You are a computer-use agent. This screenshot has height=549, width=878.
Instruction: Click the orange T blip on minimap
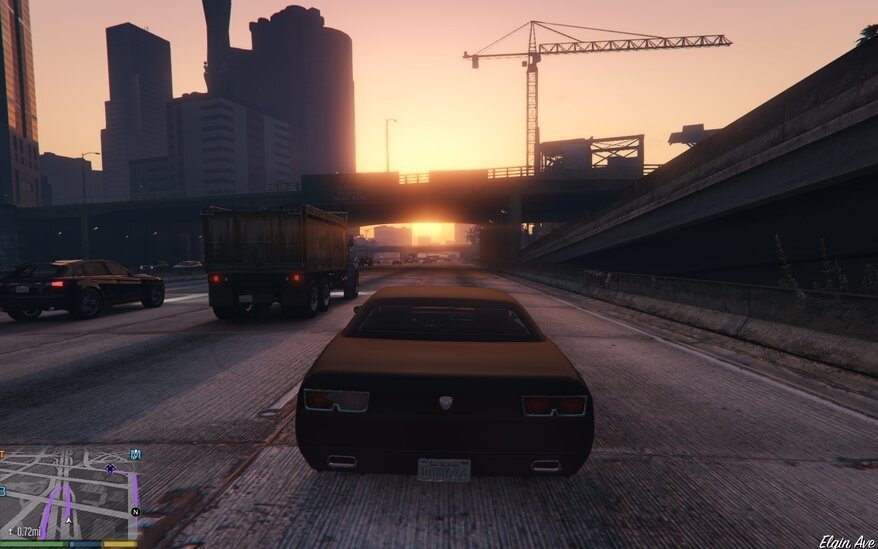pyautogui.click(x=3, y=456)
